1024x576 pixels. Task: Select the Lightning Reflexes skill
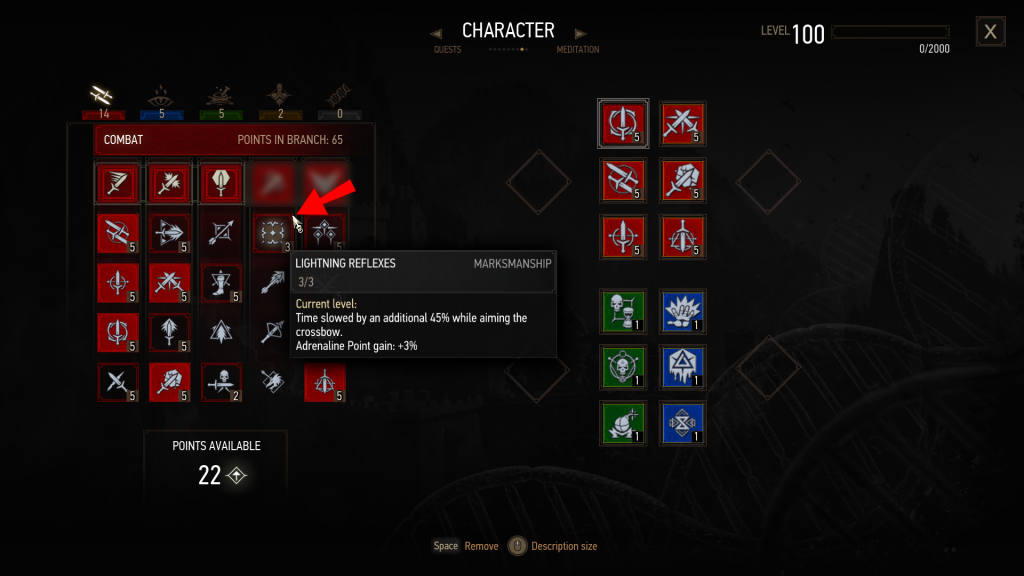tap(272, 232)
